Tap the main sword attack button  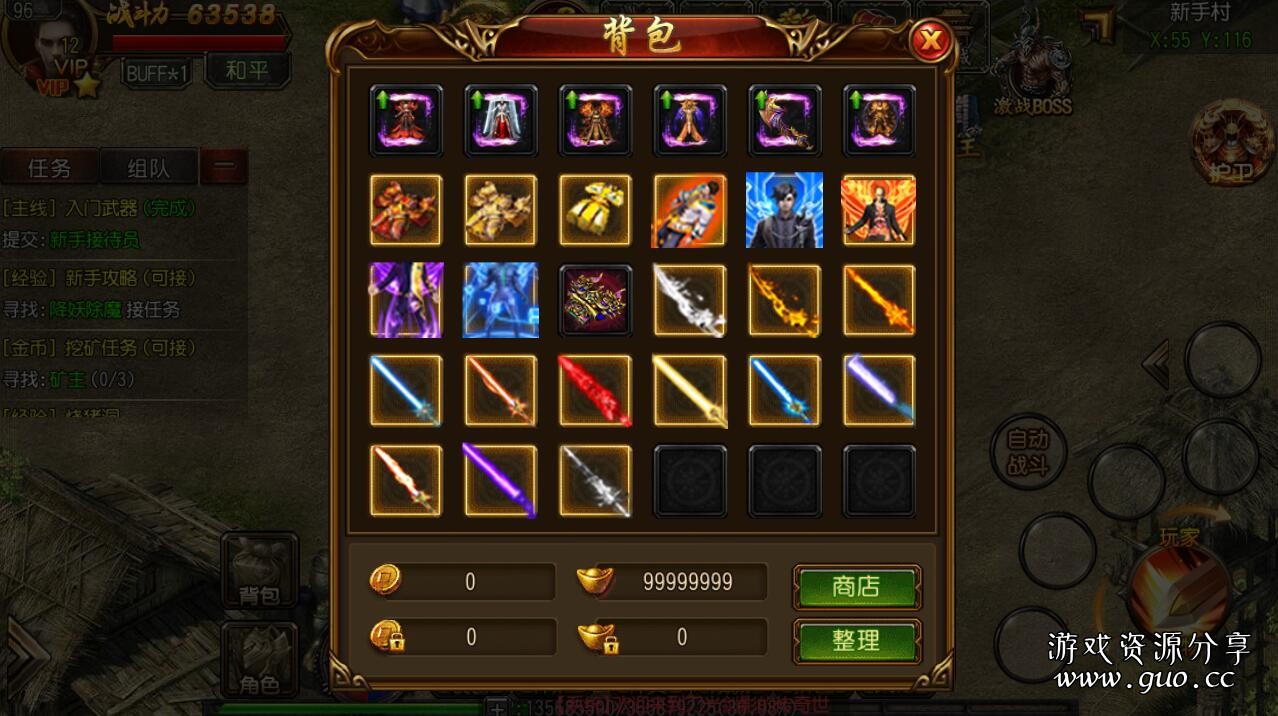[x=1179, y=592]
